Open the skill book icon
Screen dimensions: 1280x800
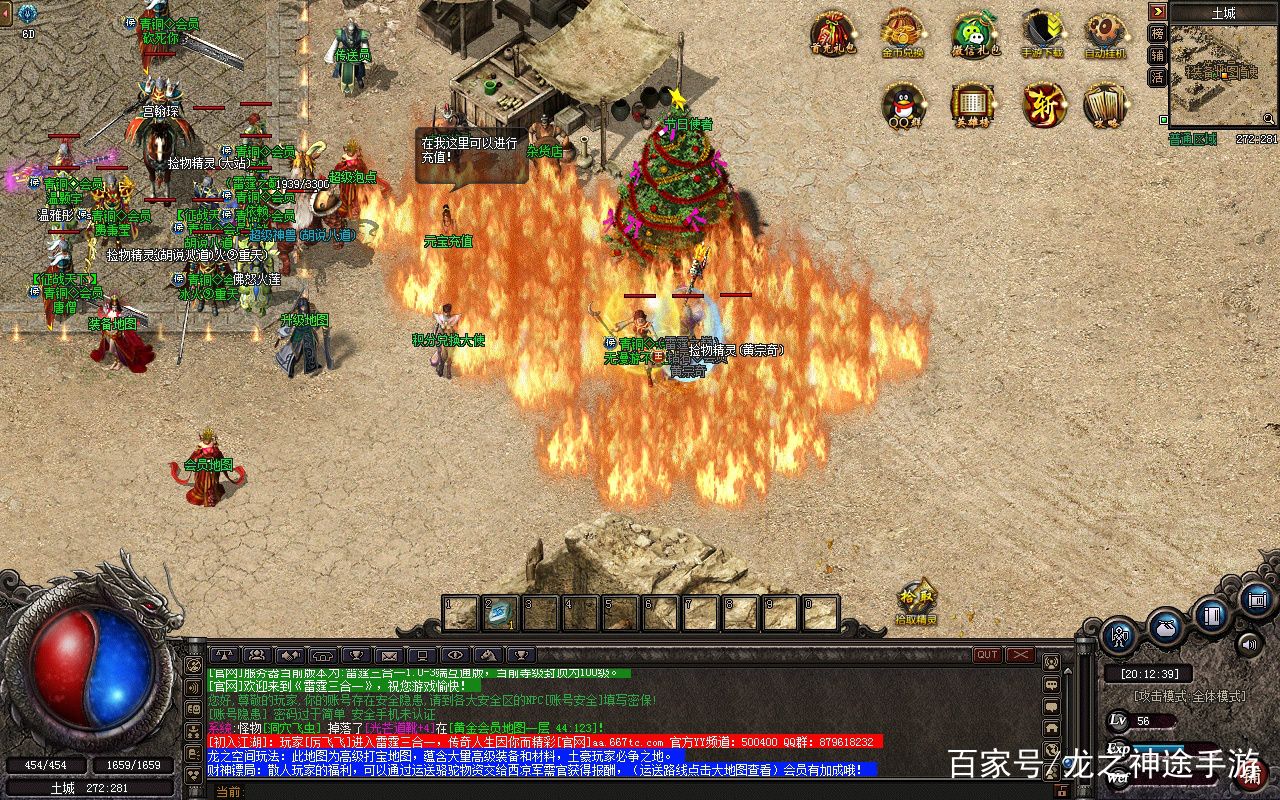pyautogui.click(x=1212, y=616)
